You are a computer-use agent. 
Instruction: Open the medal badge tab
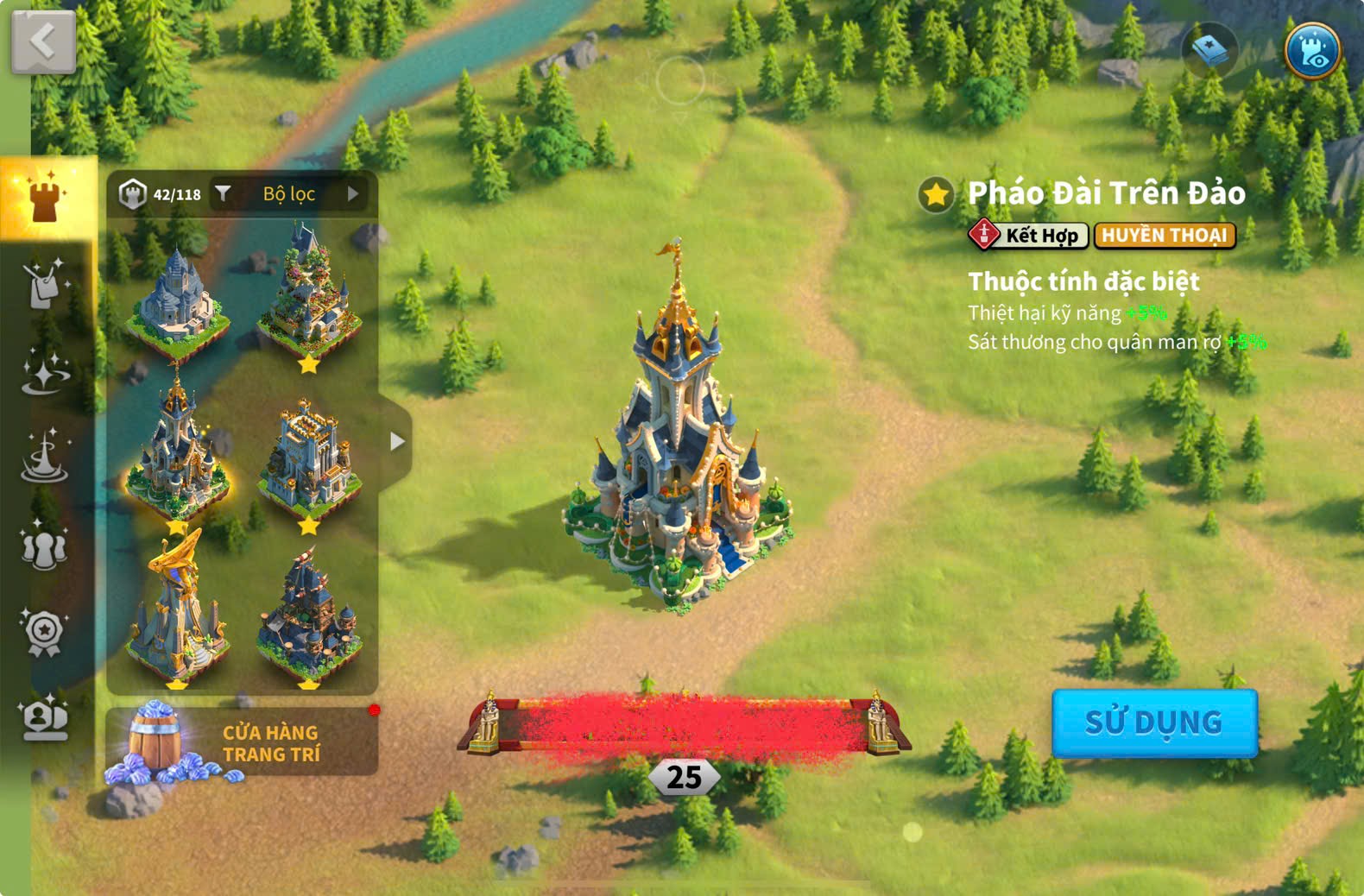44,633
